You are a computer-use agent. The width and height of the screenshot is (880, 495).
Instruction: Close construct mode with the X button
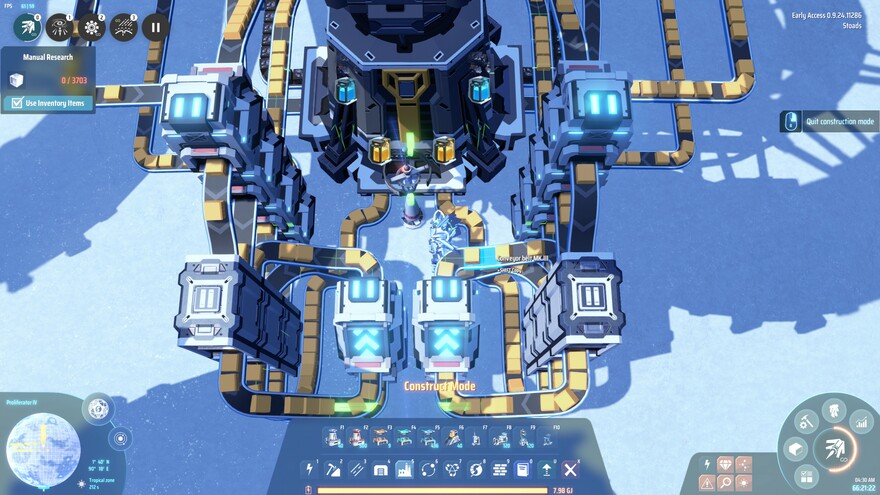pyautogui.click(x=571, y=469)
